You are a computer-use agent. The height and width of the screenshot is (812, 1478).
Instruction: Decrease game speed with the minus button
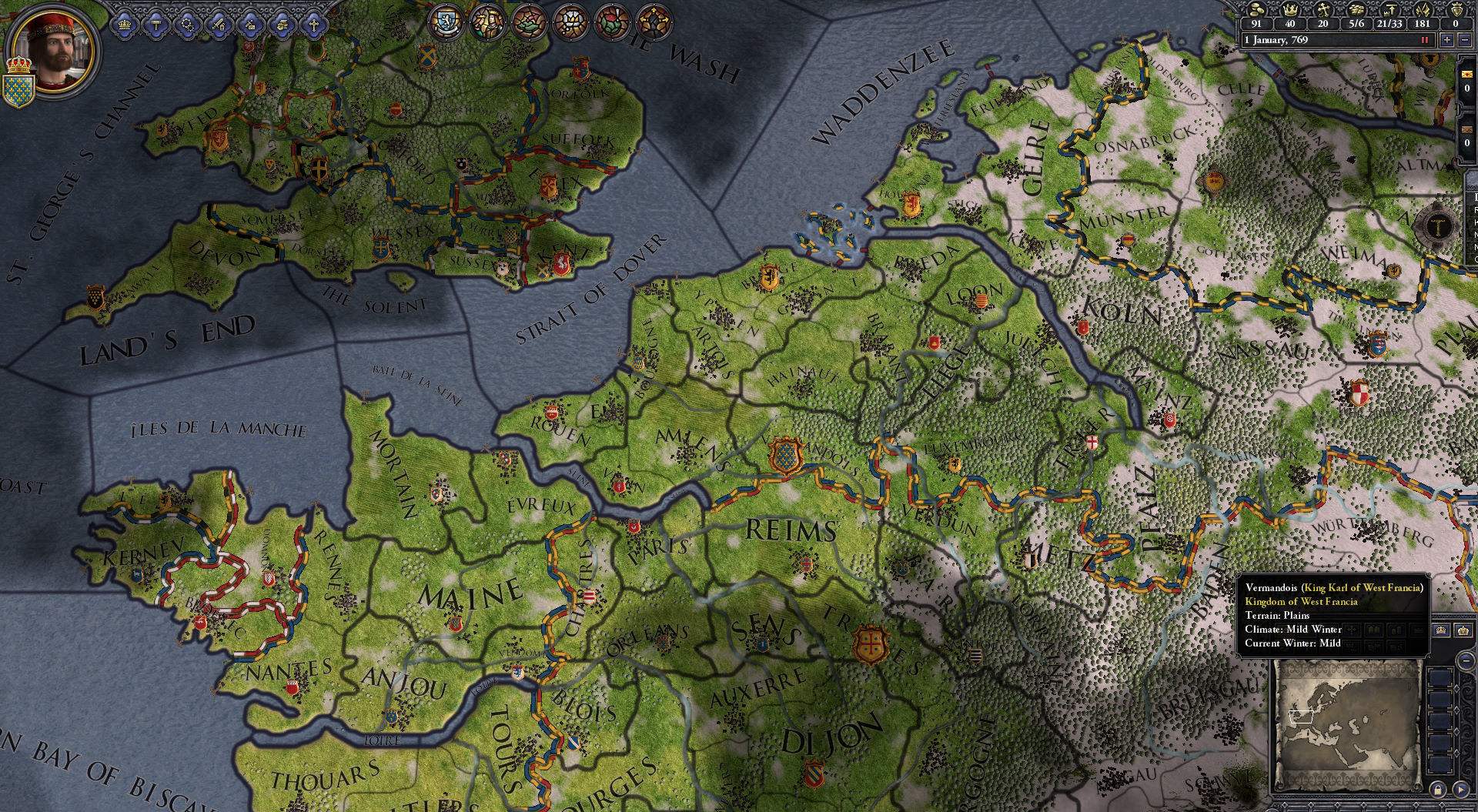pyautogui.click(x=1464, y=40)
